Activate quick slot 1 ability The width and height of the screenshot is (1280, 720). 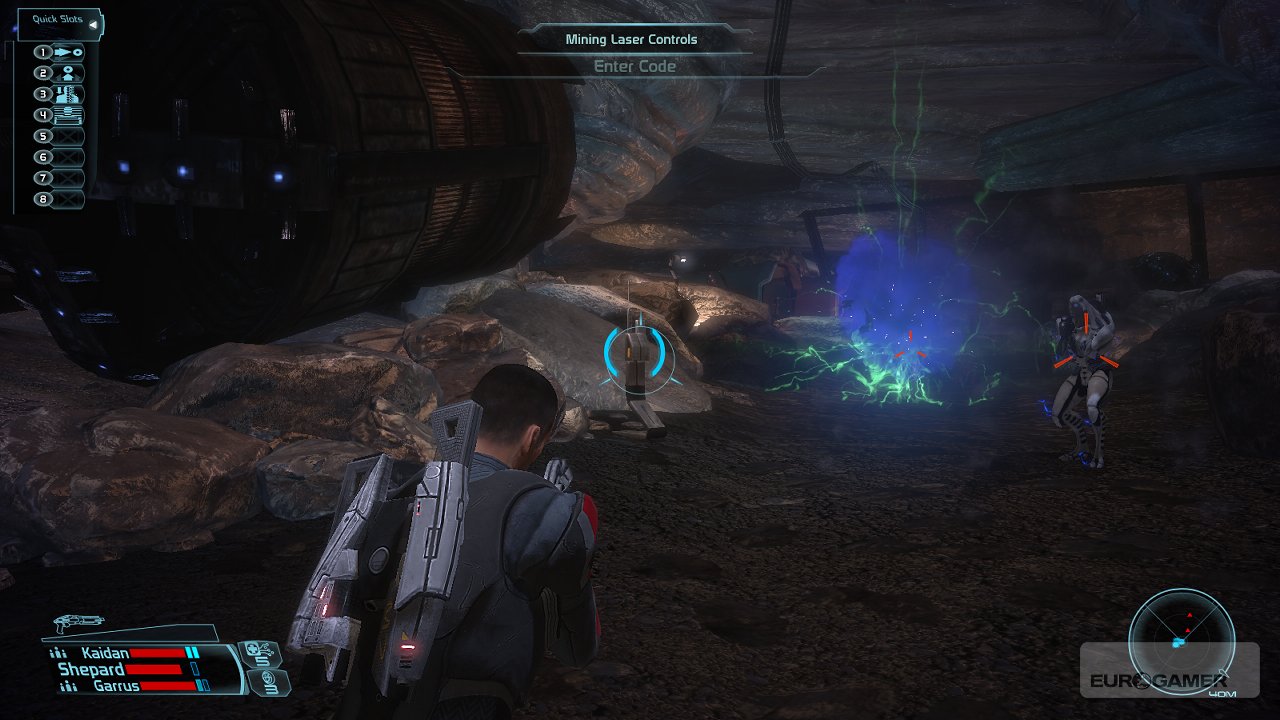point(61,52)
